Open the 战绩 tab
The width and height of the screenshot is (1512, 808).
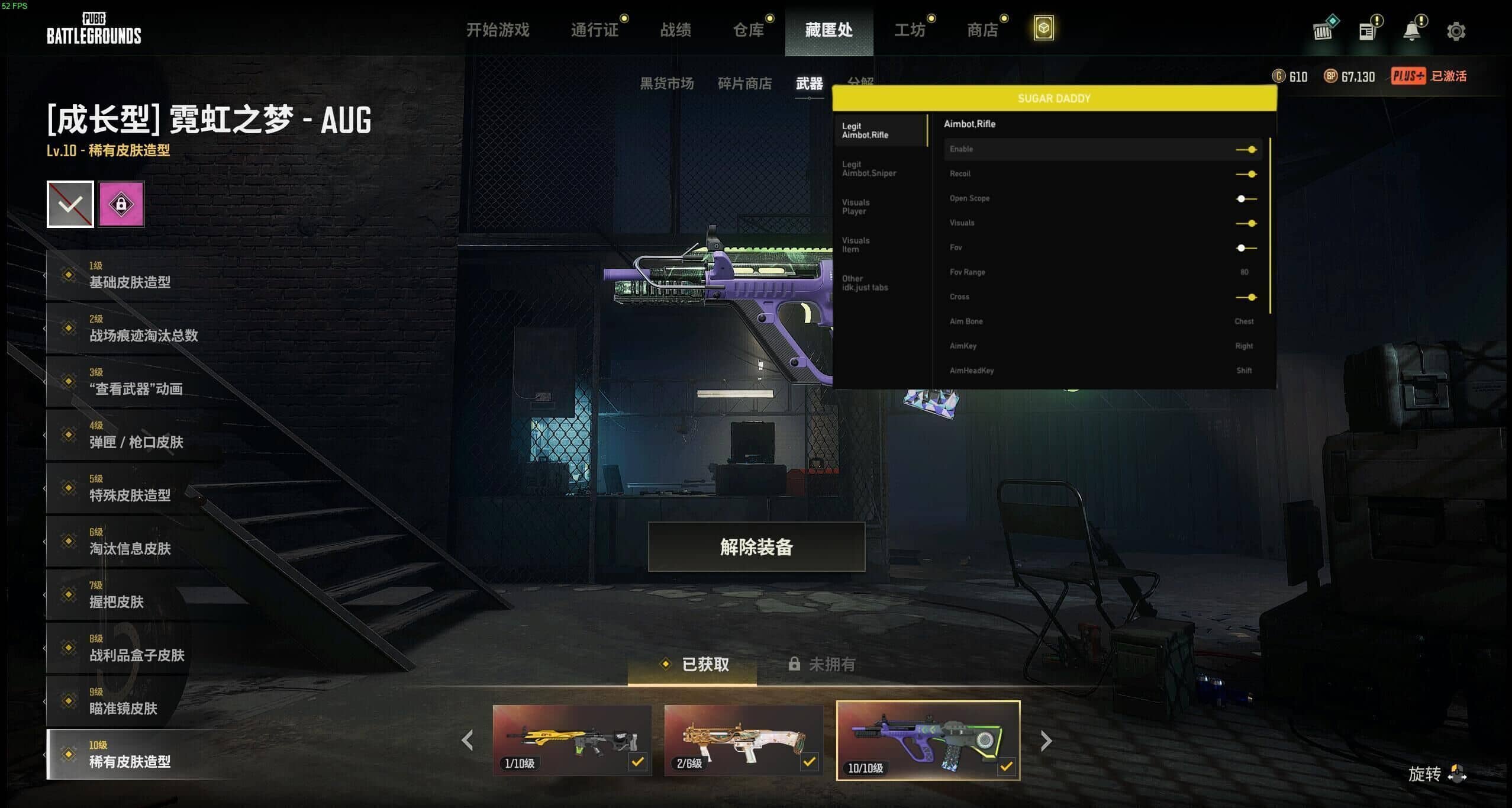coord(675,30)
